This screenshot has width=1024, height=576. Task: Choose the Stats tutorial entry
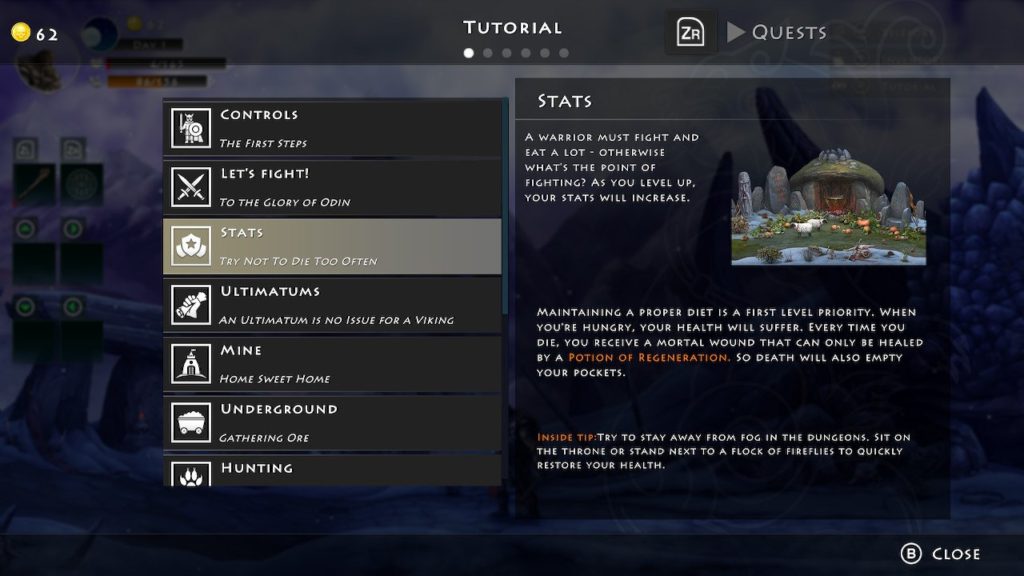point(332,246)
